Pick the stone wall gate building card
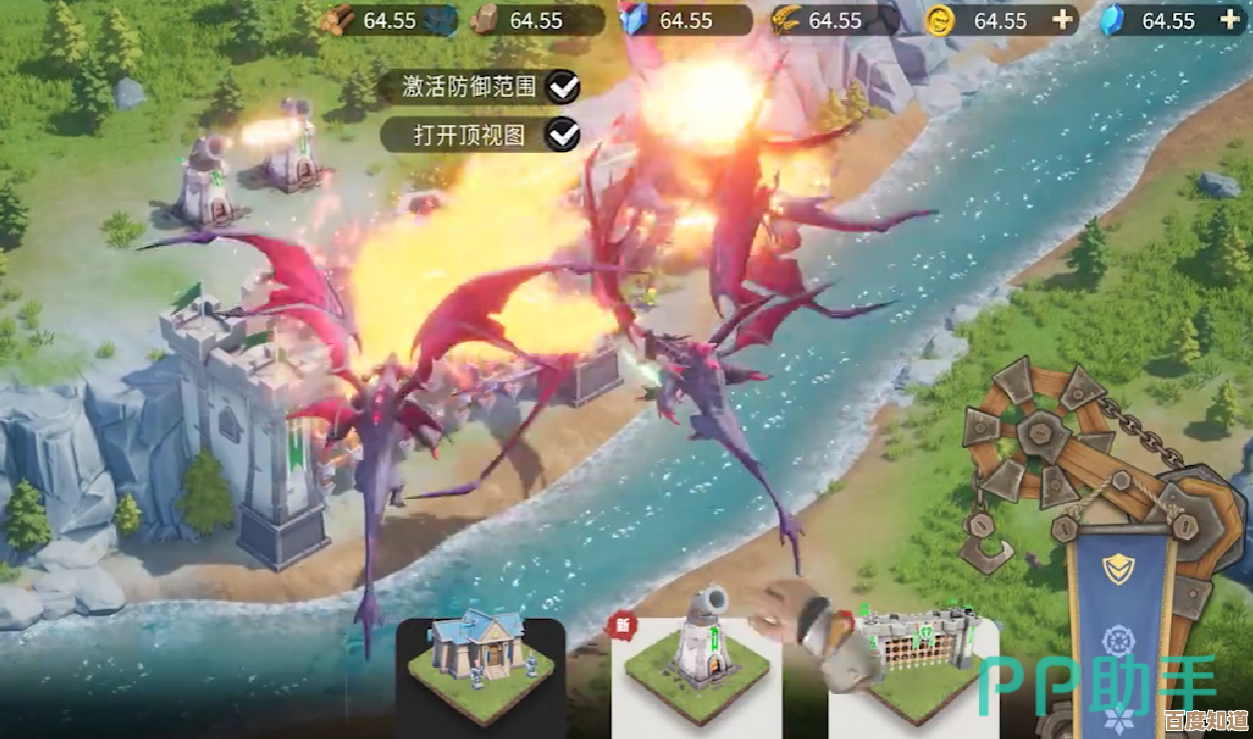1253x739 pixels. pyautogui.click(x=914, y=667)
